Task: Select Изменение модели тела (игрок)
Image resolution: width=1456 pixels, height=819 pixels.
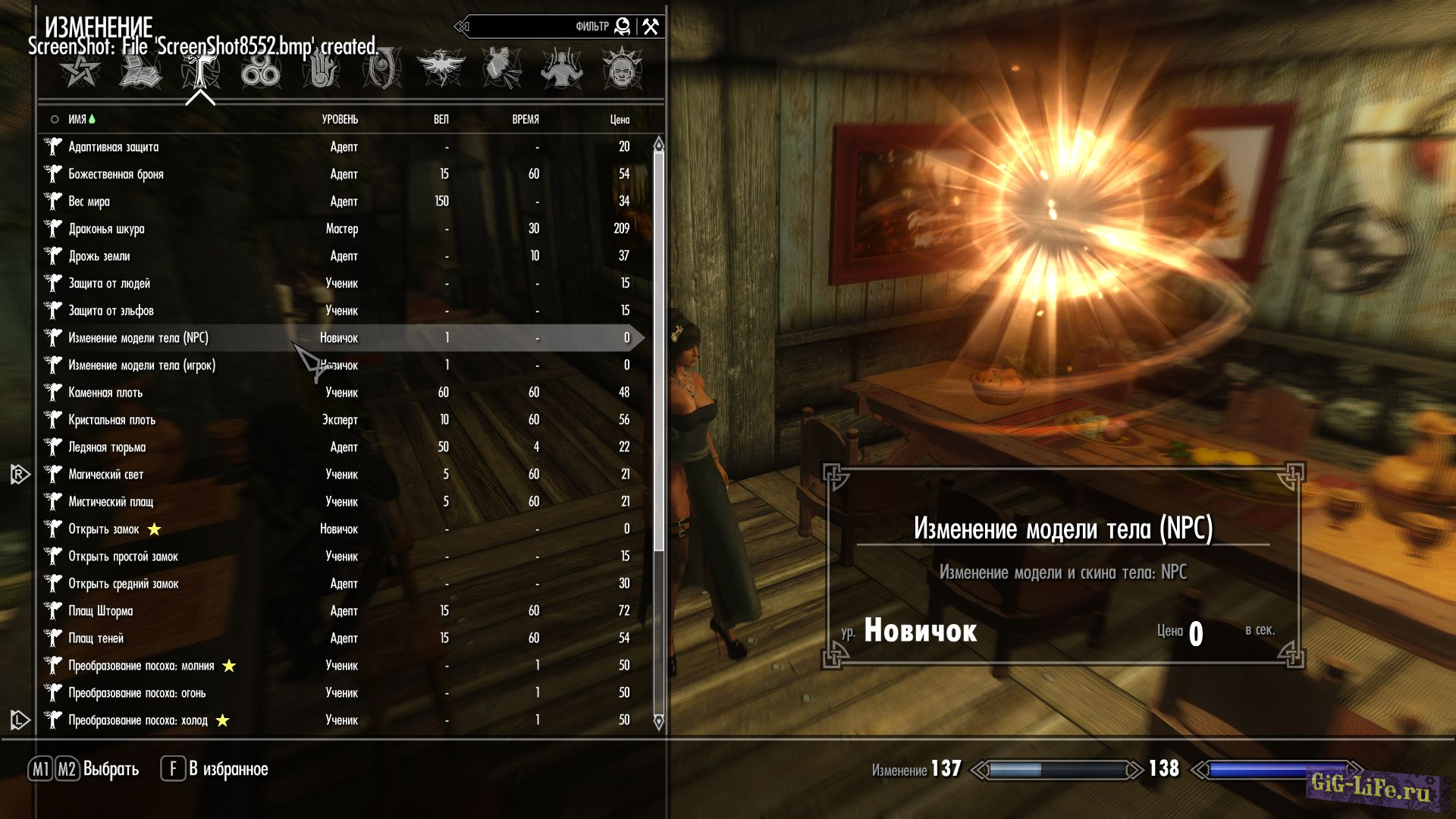Action: (x=142, y=366)
